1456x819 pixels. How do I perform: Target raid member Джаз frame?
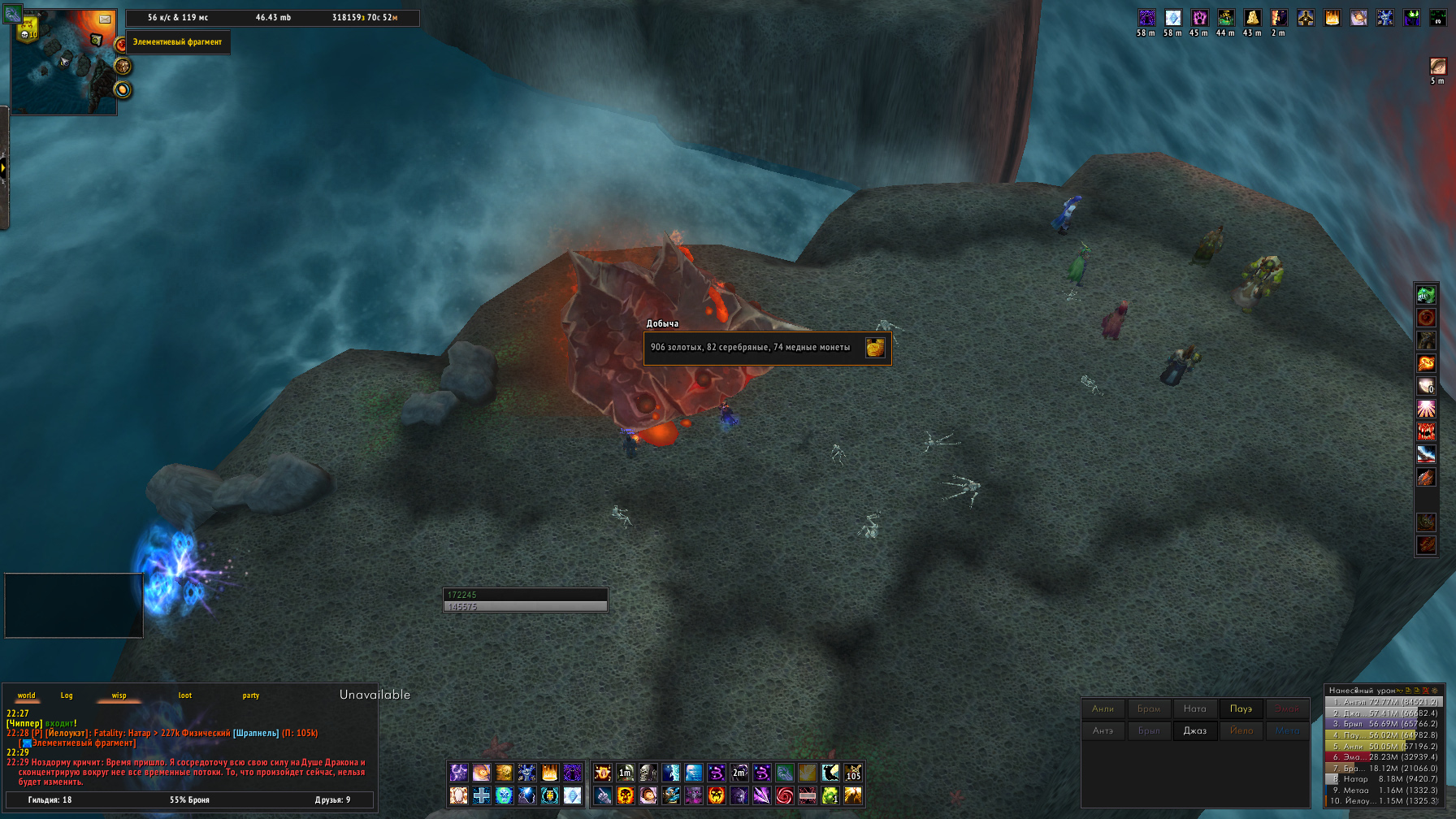click(1194, 730)
